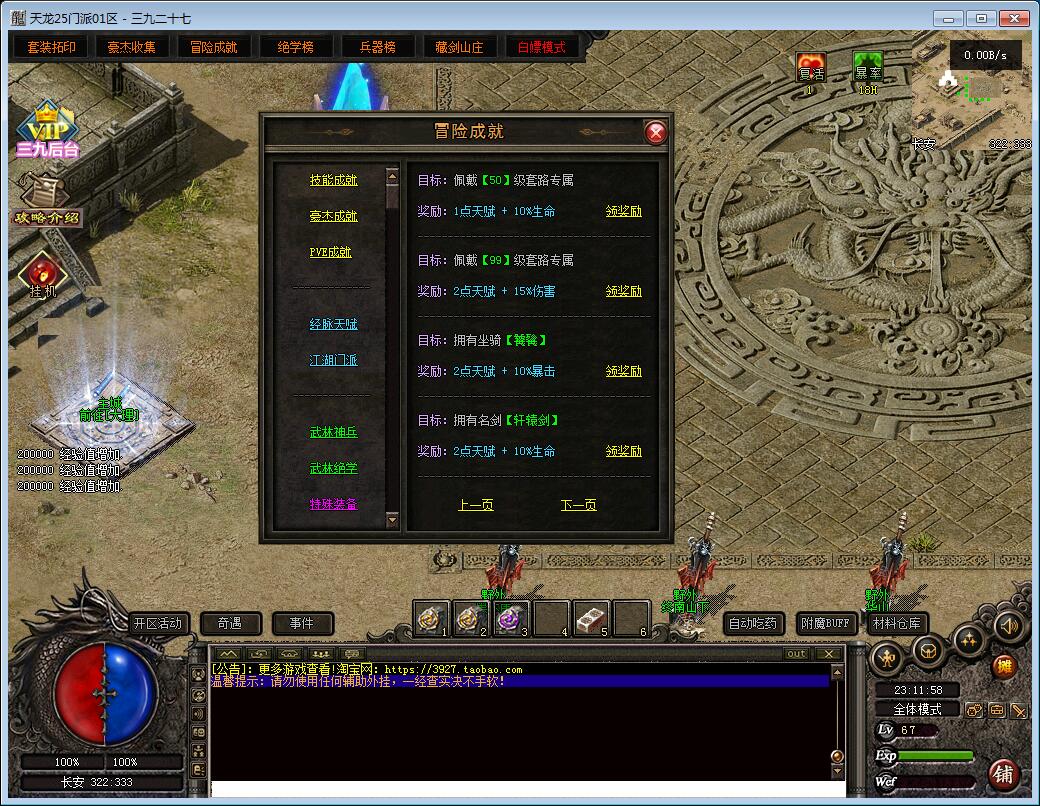Minimize the game window
Image resolution: width=1040 pixels, height=806 pixels.
tap(948, 18)
